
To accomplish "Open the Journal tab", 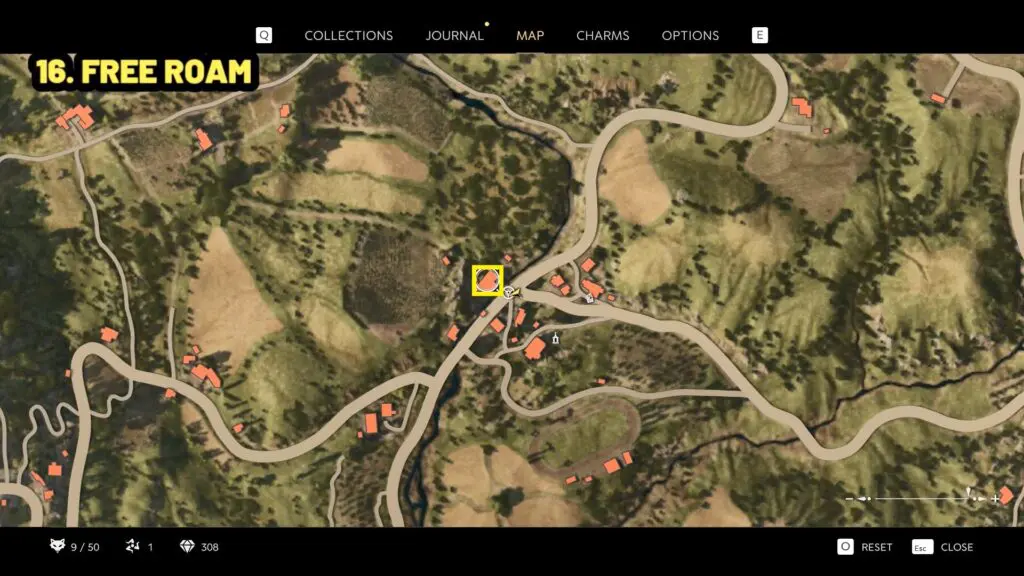I will pyautogui.click(x=454, y=35).
